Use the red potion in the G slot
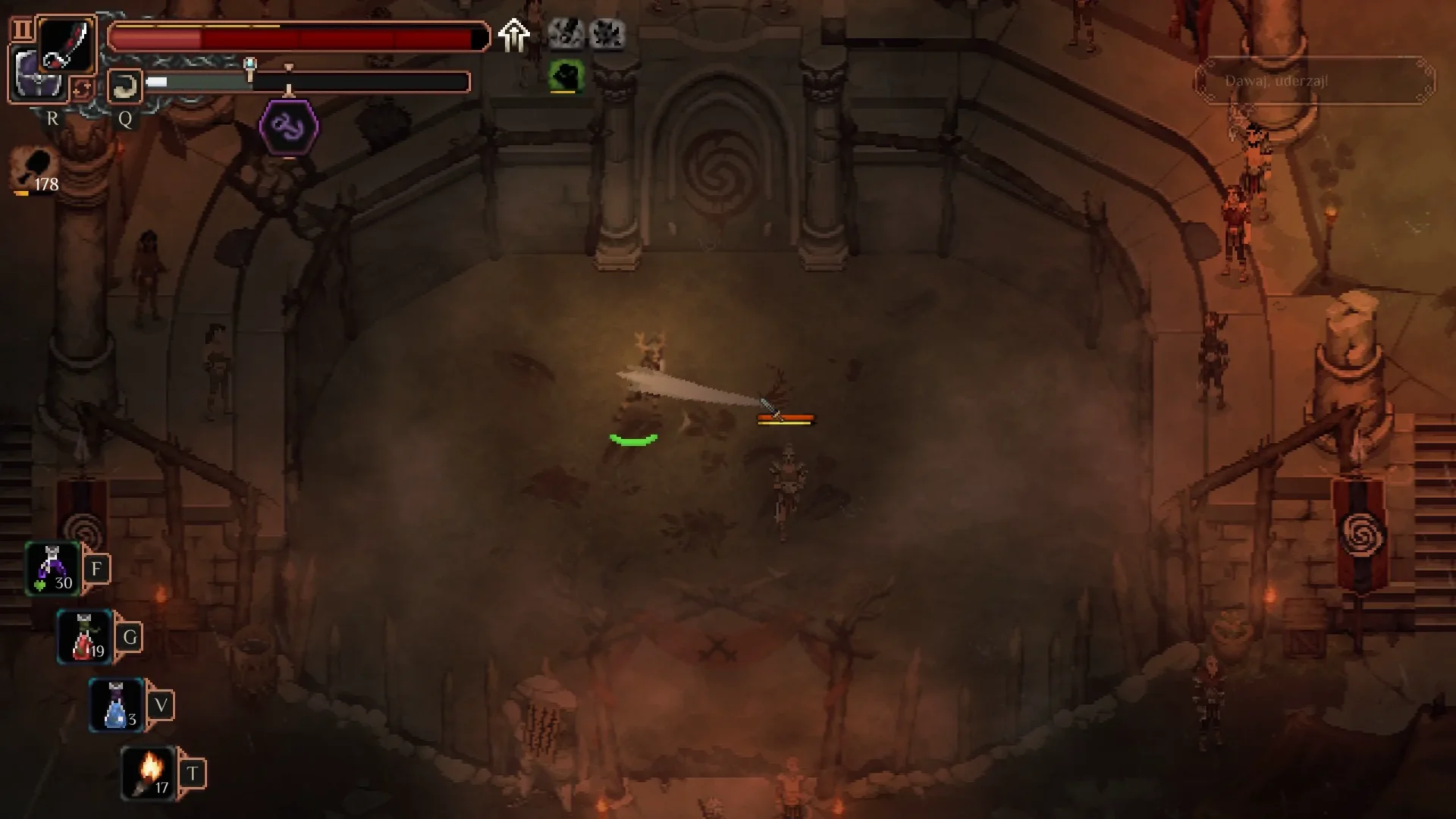 [83, 636]
